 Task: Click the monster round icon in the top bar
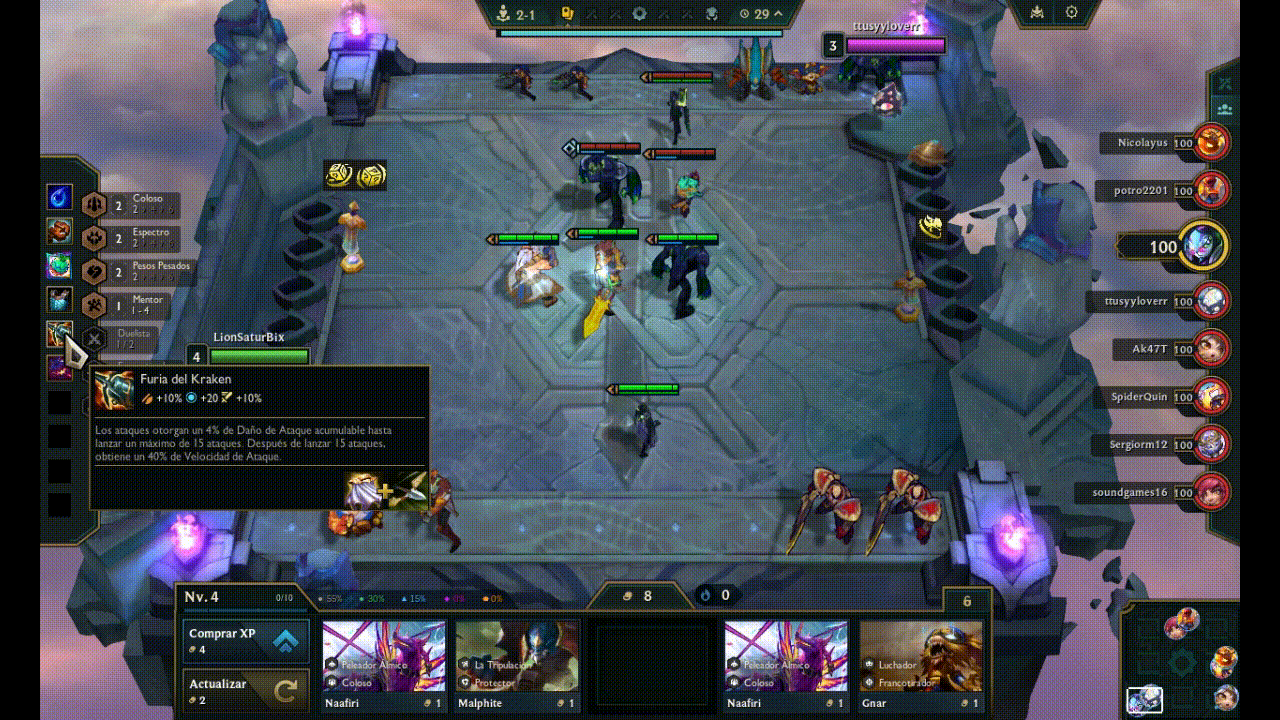[713, 14]
